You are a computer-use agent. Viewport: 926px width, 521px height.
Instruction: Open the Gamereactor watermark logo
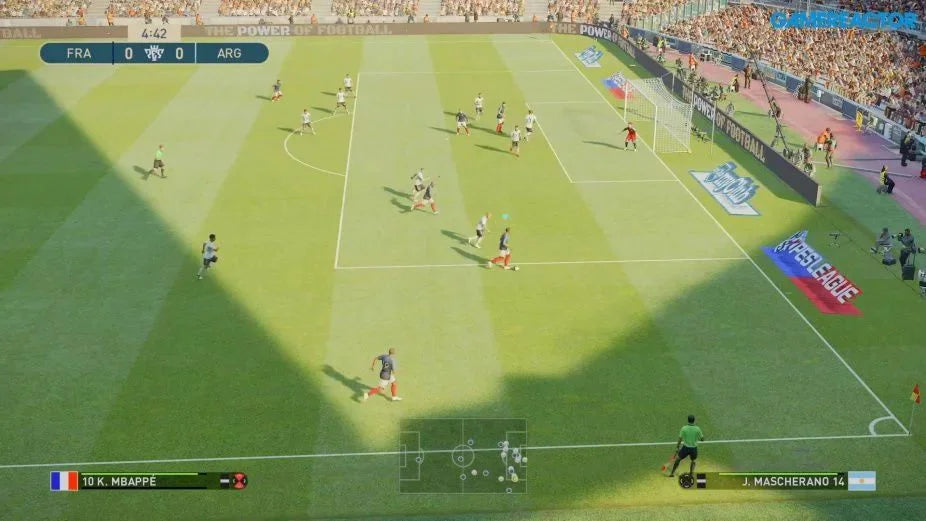845,19
